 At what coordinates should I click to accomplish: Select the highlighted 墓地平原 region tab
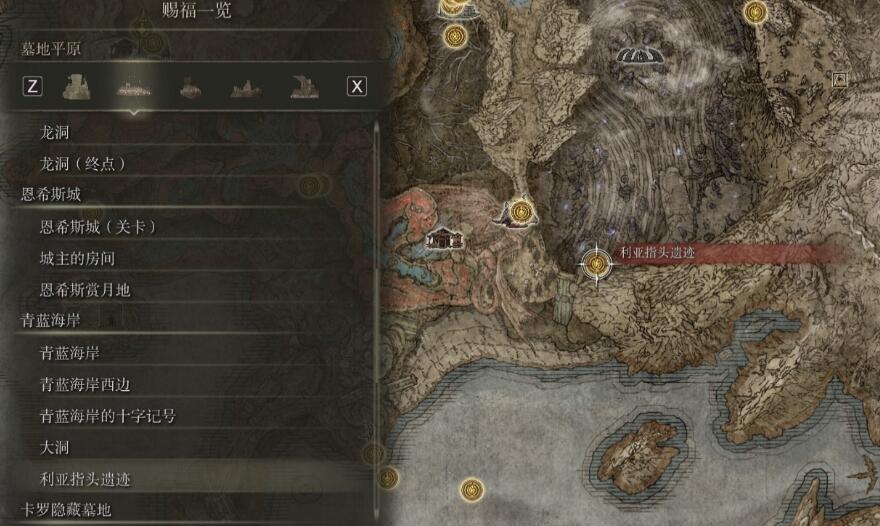[x=132, y=87]
